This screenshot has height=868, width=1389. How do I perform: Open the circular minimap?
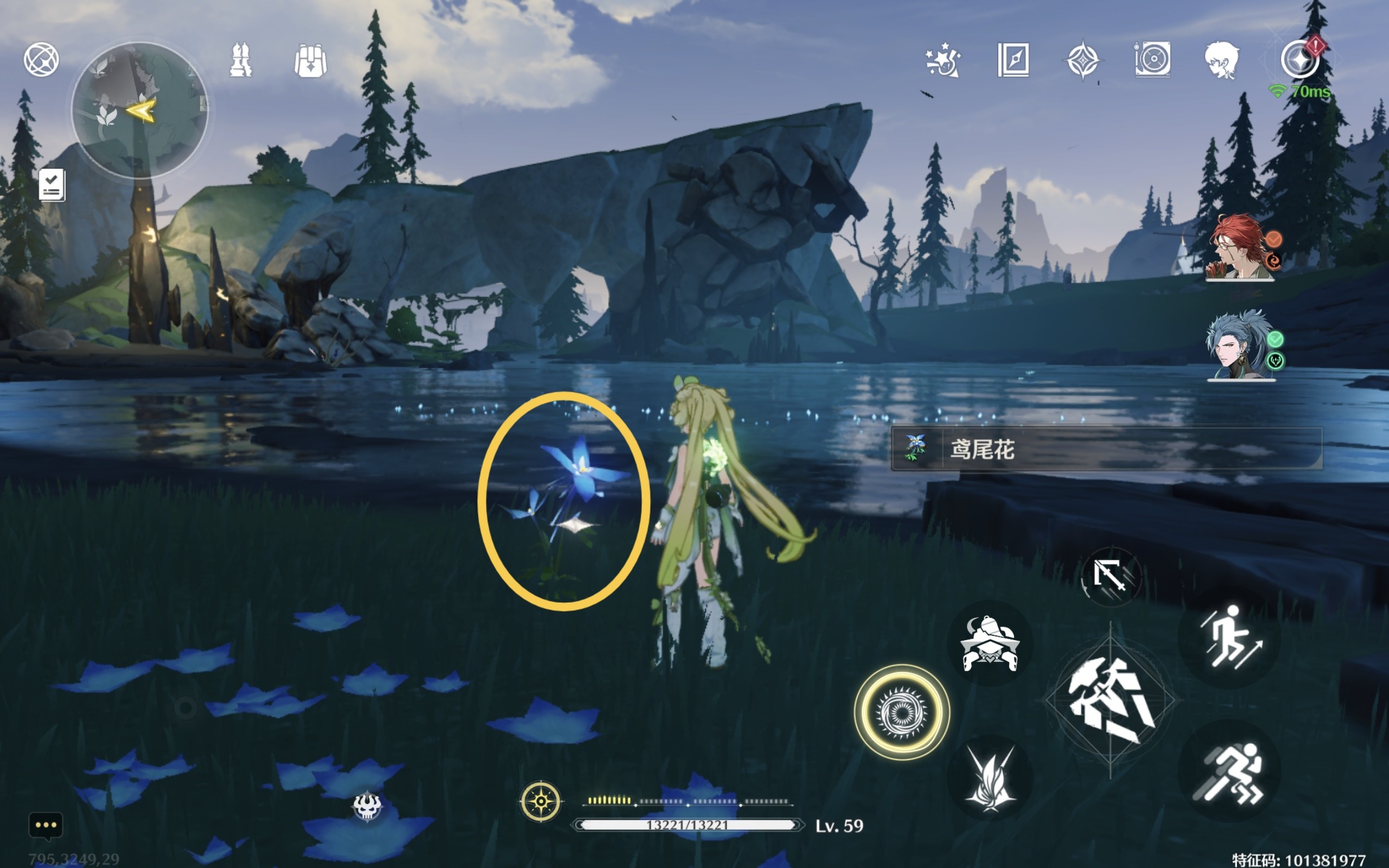pyautogui.click(x=139, y=110)
